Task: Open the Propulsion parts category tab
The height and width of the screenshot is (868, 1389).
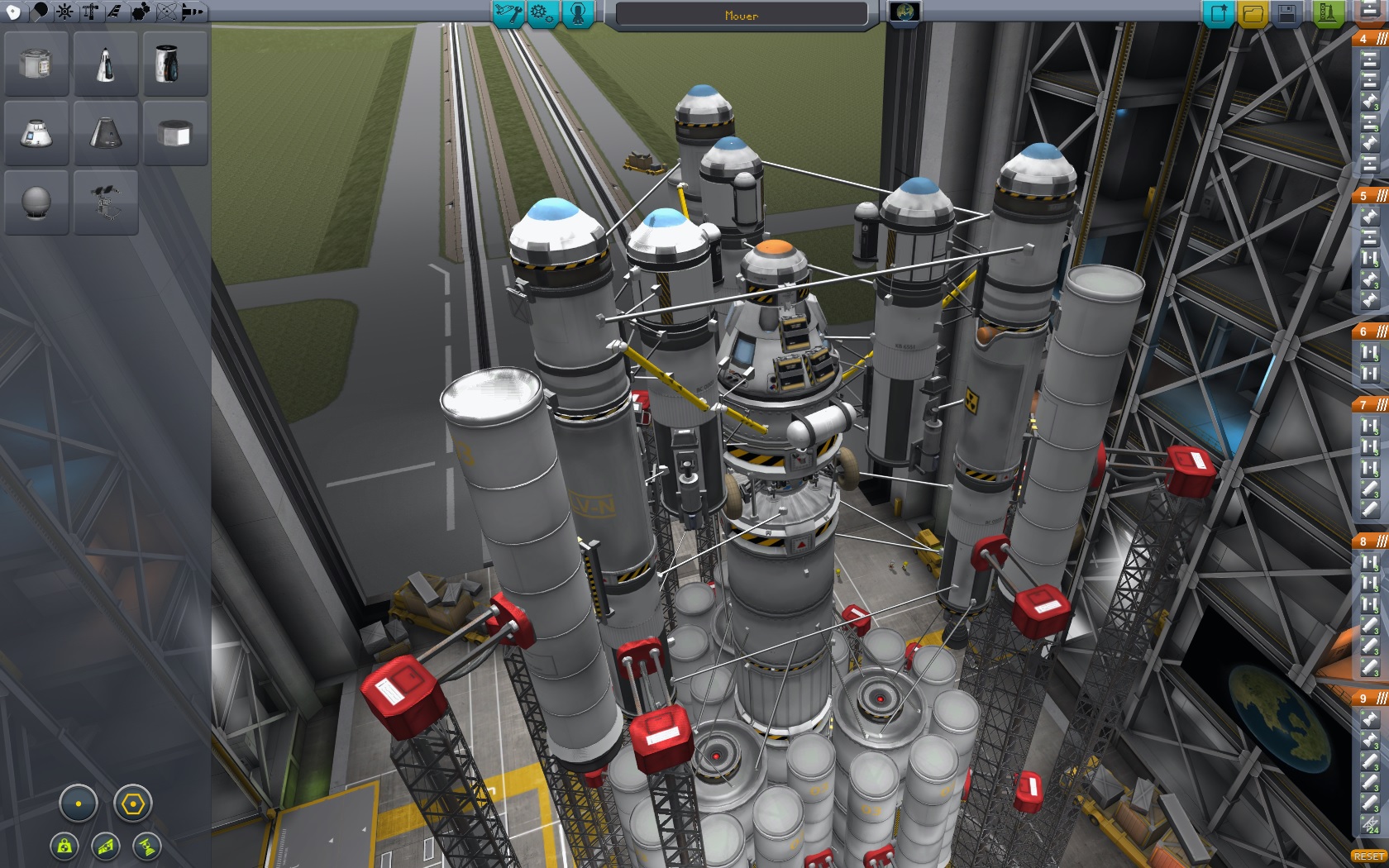Action: pyautogui.click(x=39, y=12)
